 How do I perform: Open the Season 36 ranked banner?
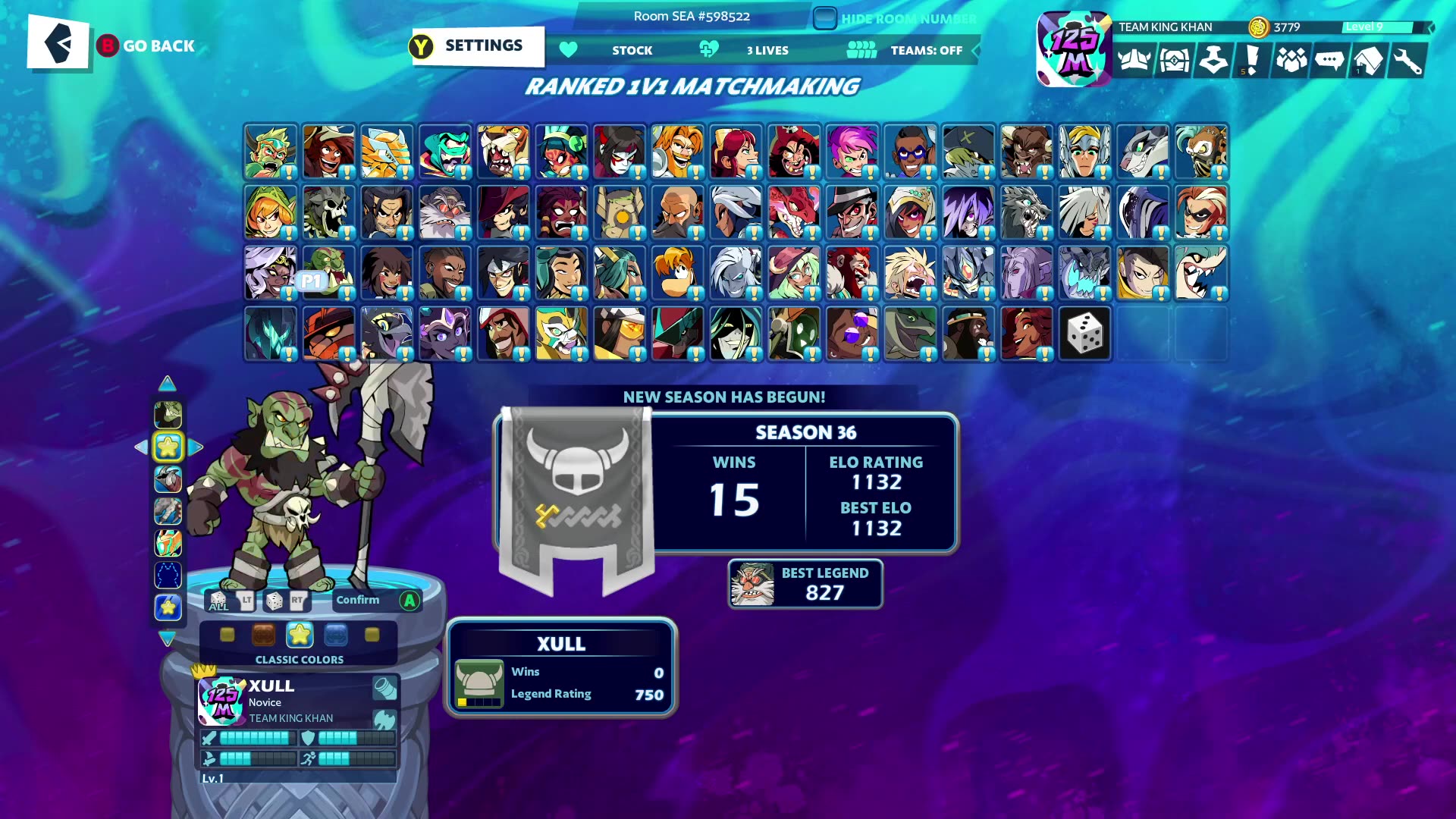[576, 500]
